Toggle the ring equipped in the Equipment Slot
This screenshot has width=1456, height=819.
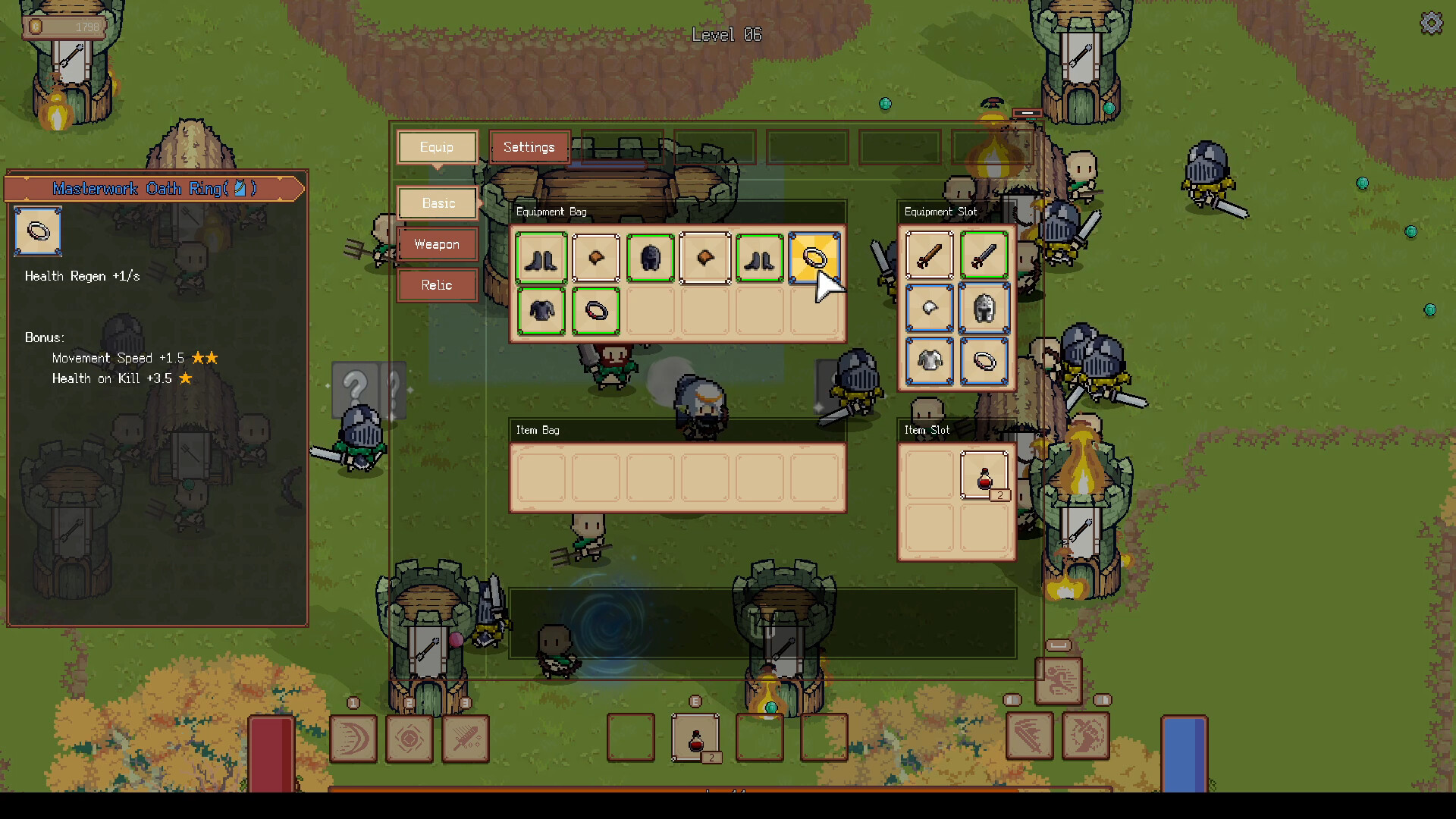click(x=984, y=362)
